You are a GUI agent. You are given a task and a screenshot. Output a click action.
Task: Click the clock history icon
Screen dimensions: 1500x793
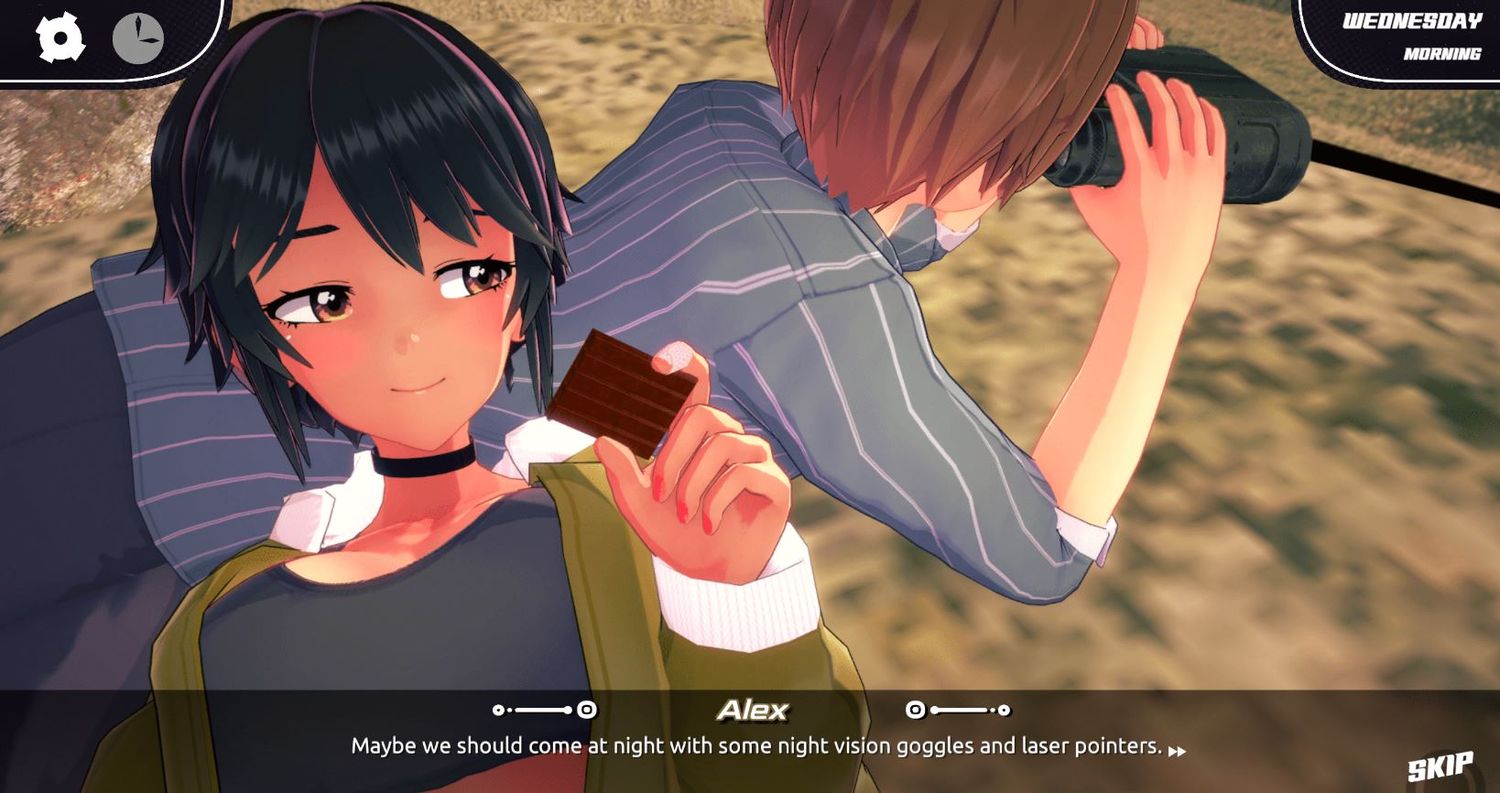coord(137,39)
